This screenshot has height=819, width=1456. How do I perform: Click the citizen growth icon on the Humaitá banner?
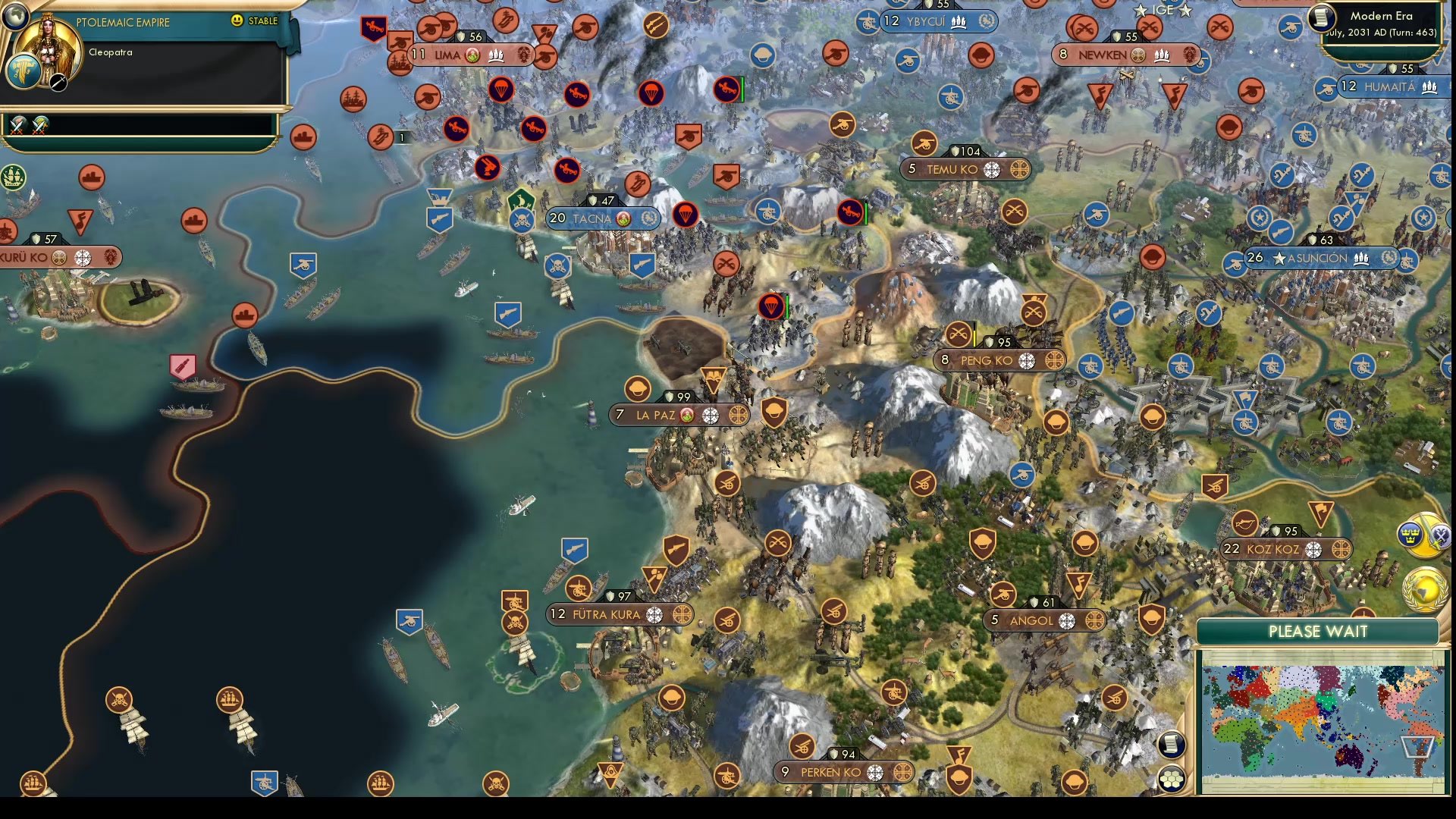pyautogui.click(x=1428, y=86)
